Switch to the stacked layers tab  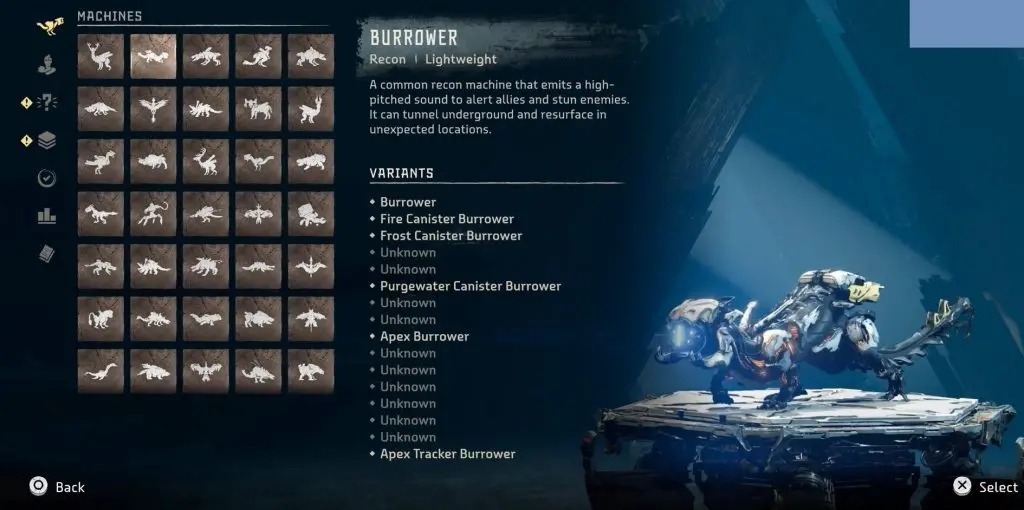coord(46,141)
